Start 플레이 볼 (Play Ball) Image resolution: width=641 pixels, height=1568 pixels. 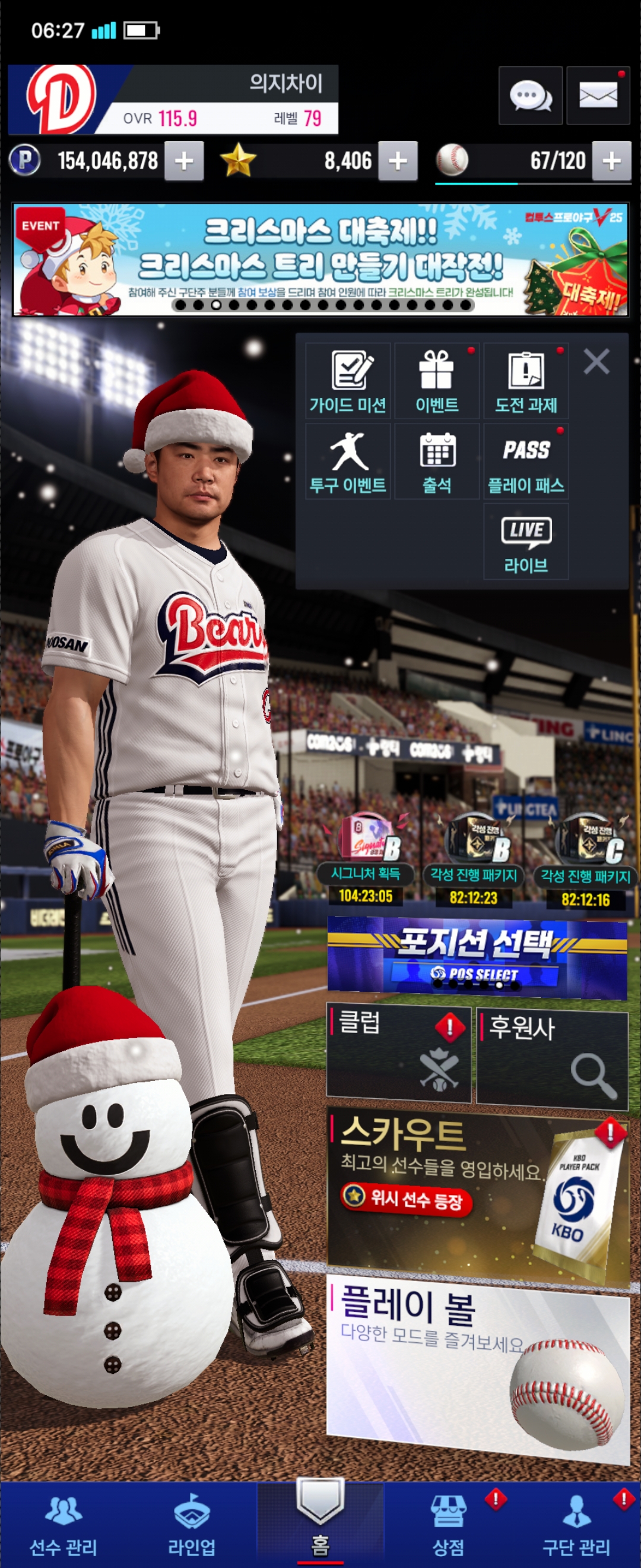coord(477,1368)
